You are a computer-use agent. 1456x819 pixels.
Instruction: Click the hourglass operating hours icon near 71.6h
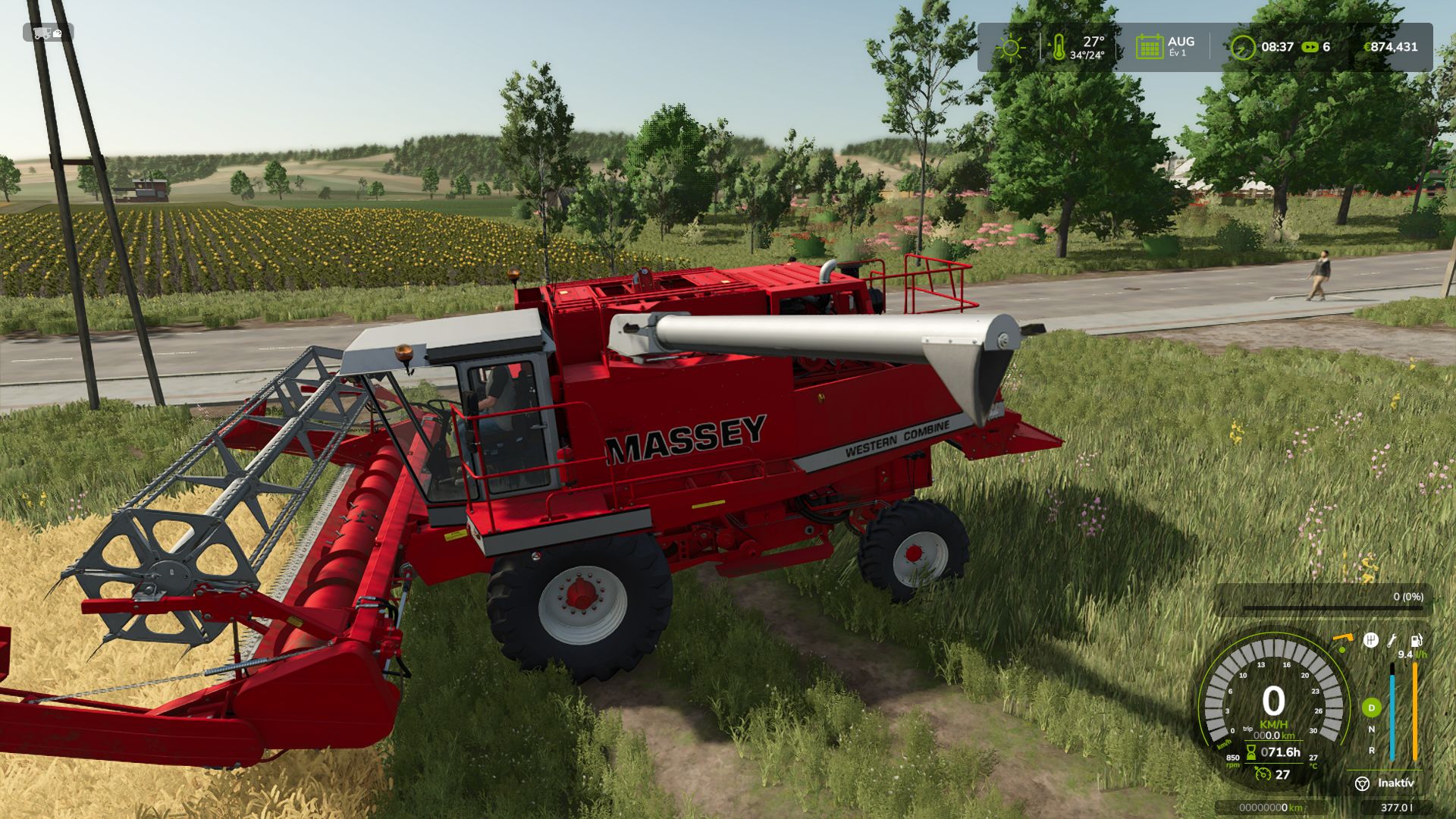pos(1251,752)
